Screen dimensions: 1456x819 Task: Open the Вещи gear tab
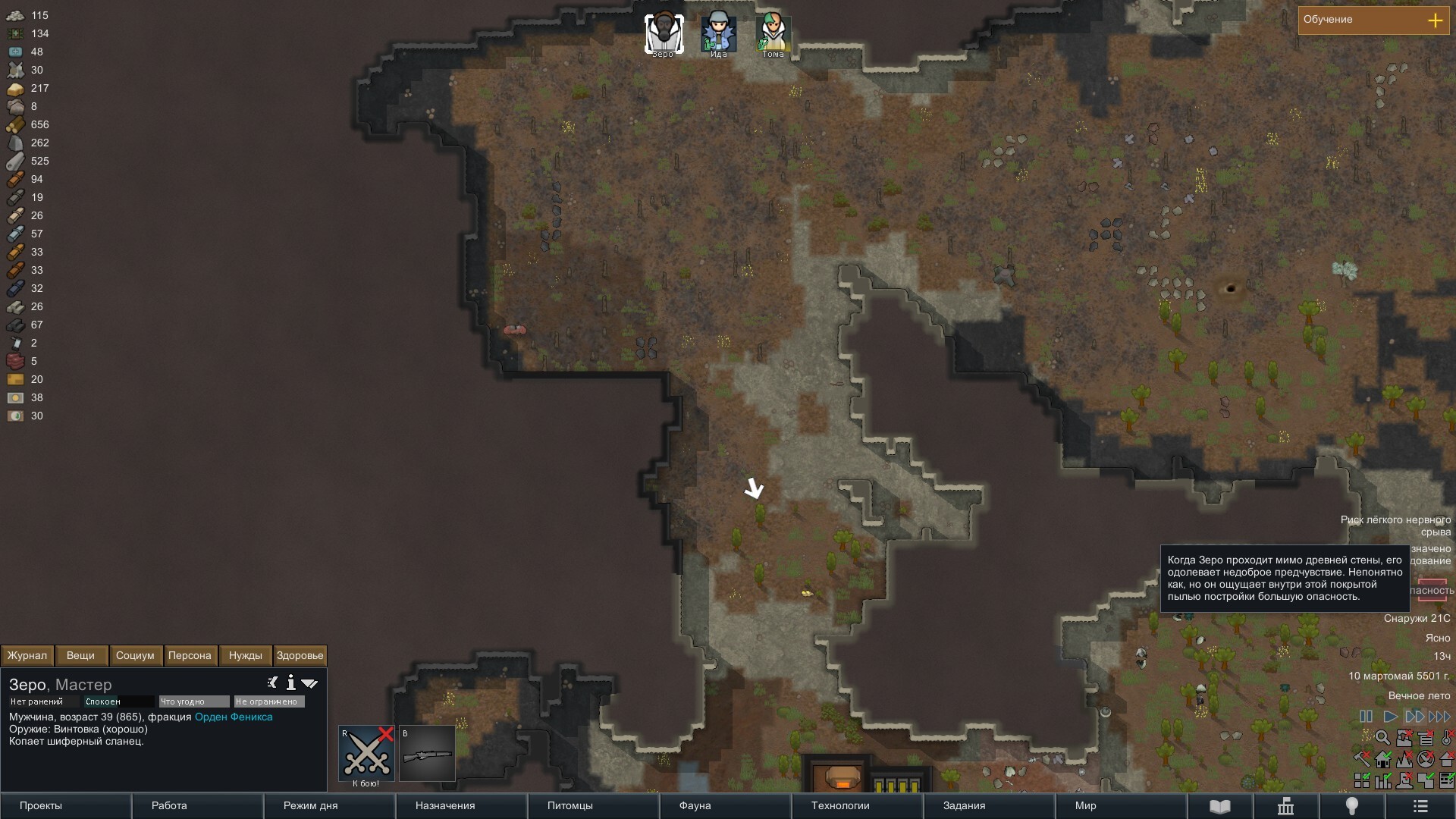click(80, 655)
